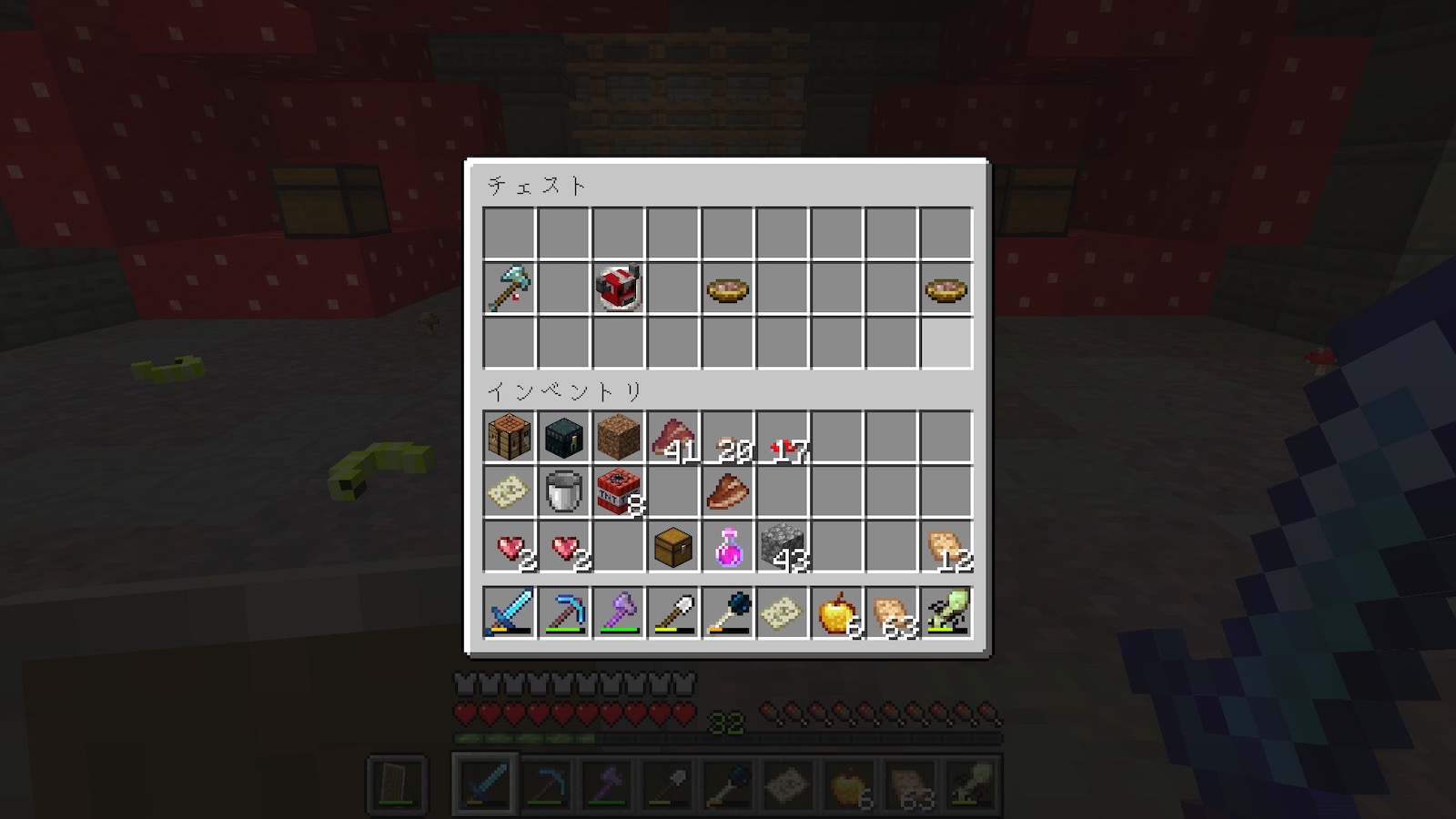The height and width of the screenshot is (819, 1456).
Task: Select the stack of 43 cobblestone
Action: (x=782, y=547)
